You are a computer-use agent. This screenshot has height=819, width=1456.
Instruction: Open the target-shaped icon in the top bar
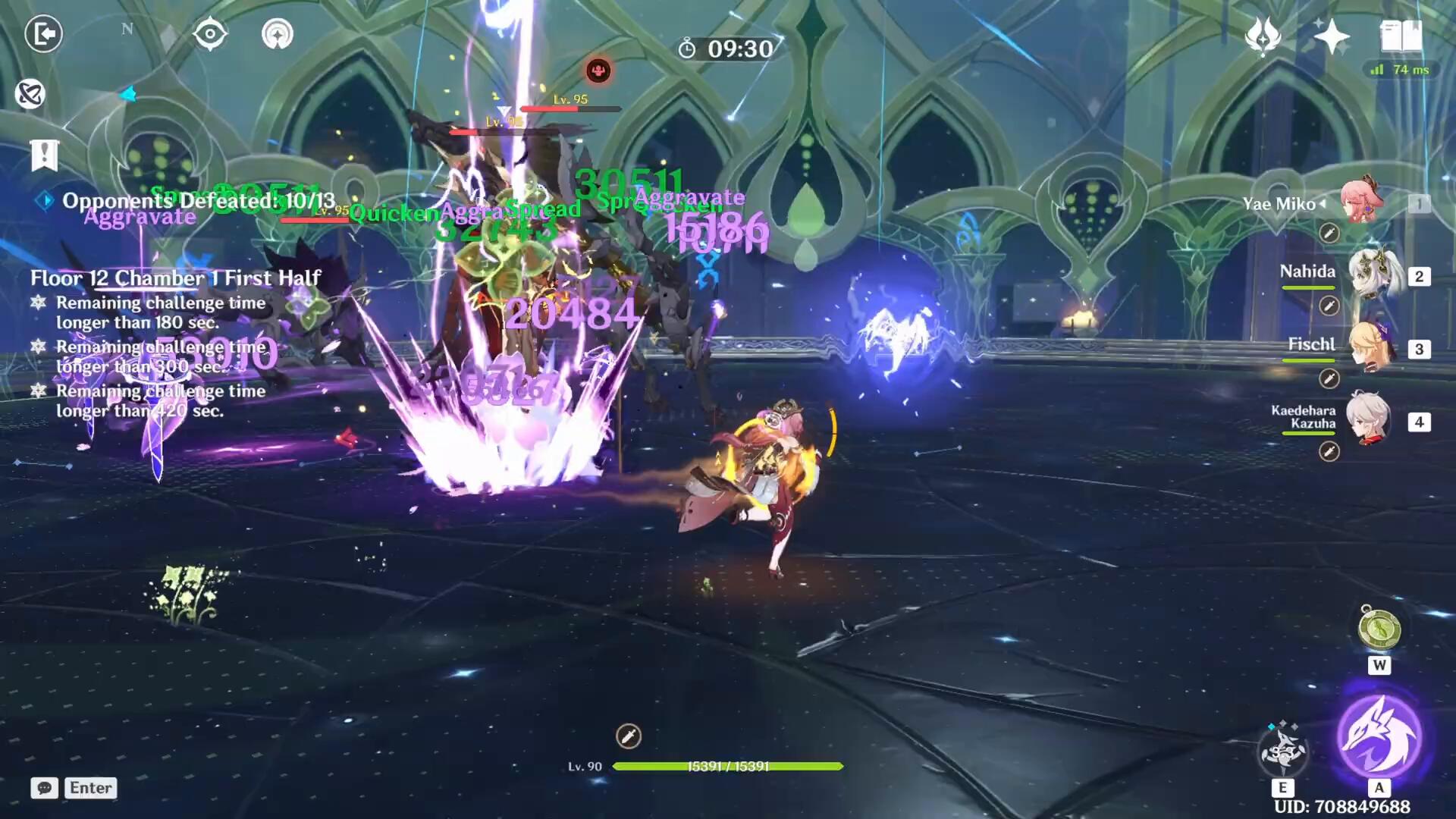(210, 34)
